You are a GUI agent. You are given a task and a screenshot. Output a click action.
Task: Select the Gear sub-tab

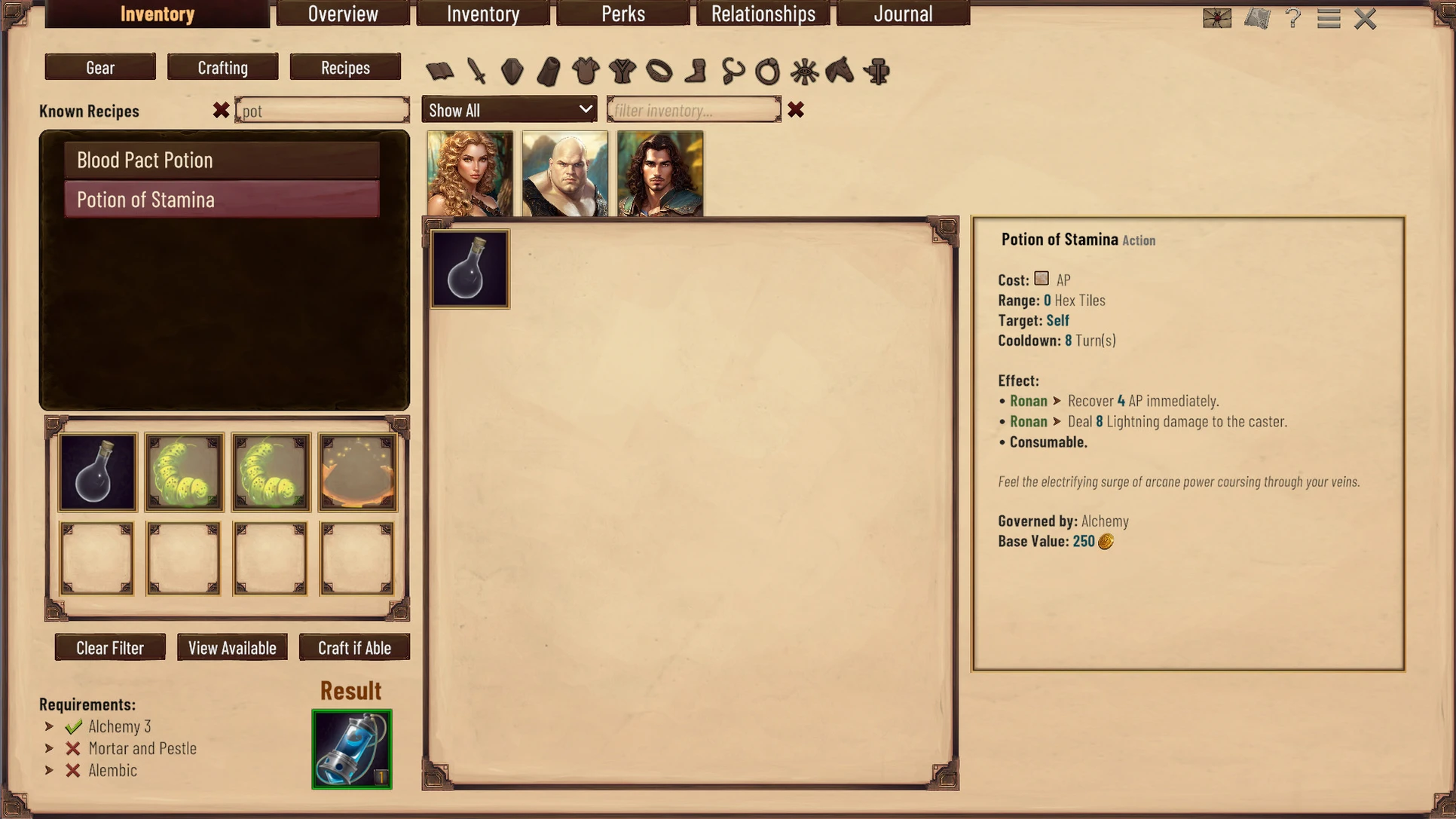click(x=100, y=67)
